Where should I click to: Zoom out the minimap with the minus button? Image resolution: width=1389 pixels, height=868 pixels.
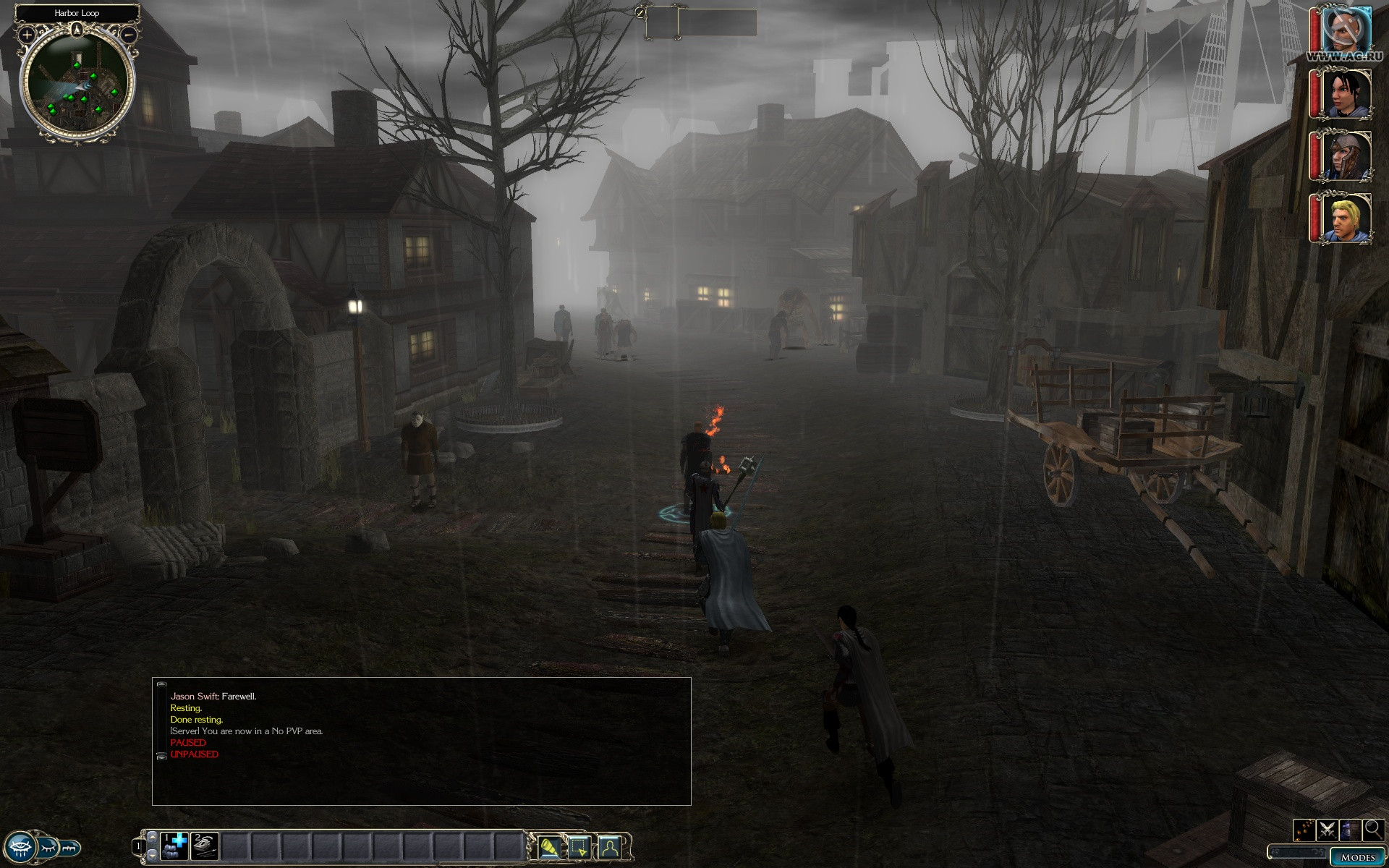point(128,34)
